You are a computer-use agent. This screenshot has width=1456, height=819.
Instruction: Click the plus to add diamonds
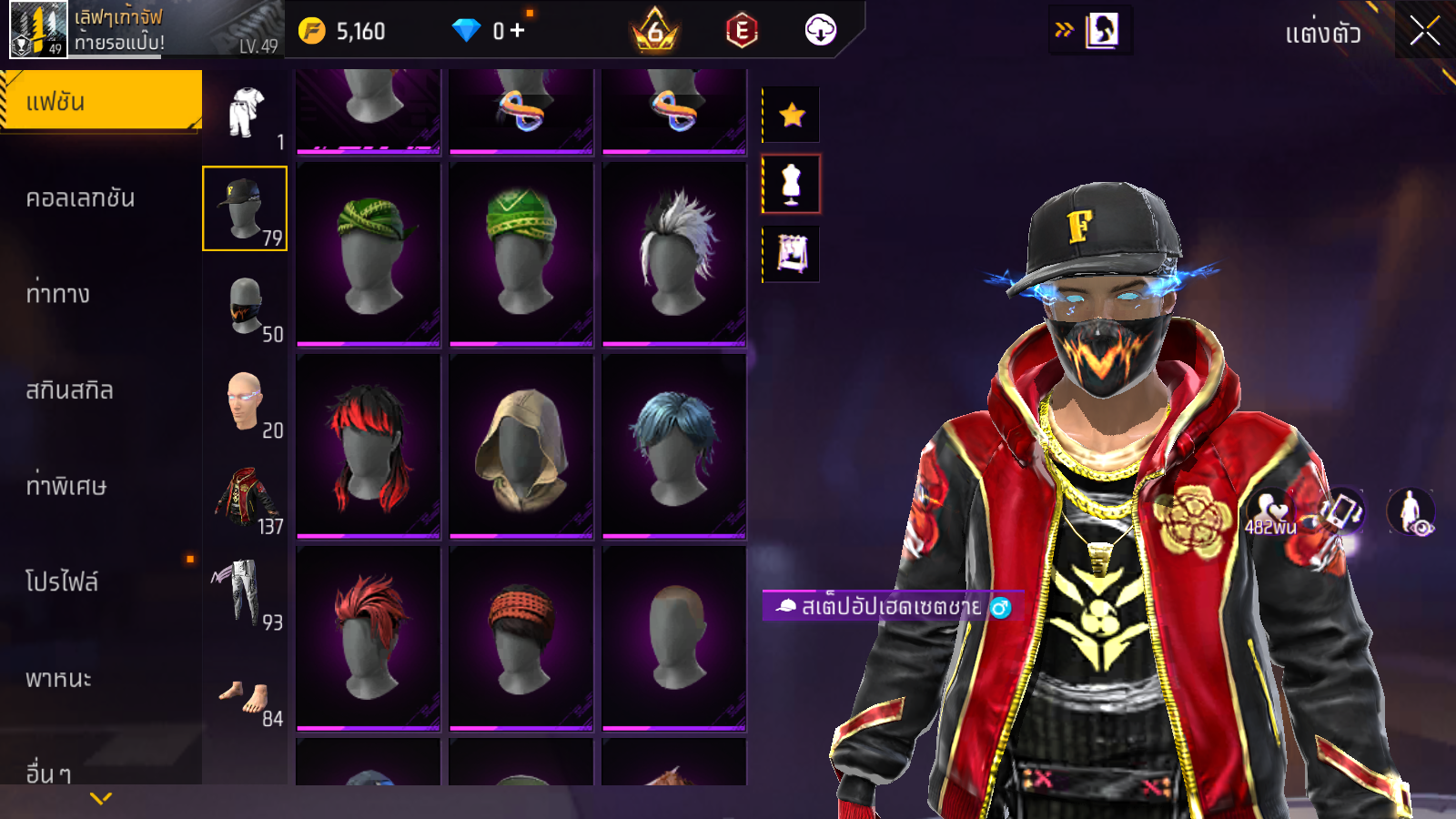pyautogui.click(x=518, y=31)
